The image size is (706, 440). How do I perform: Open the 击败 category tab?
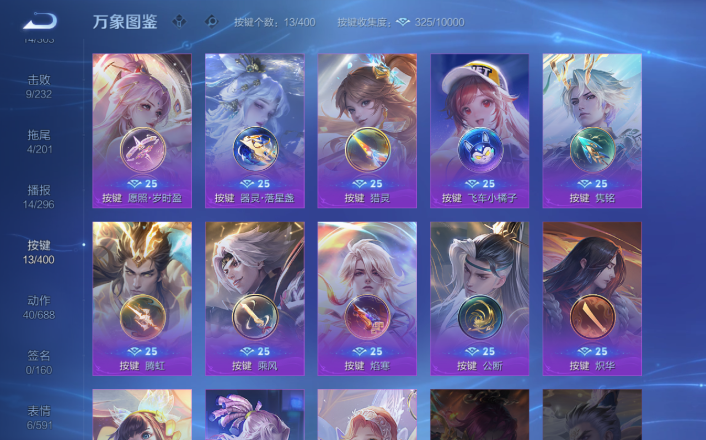coord(39,87)
